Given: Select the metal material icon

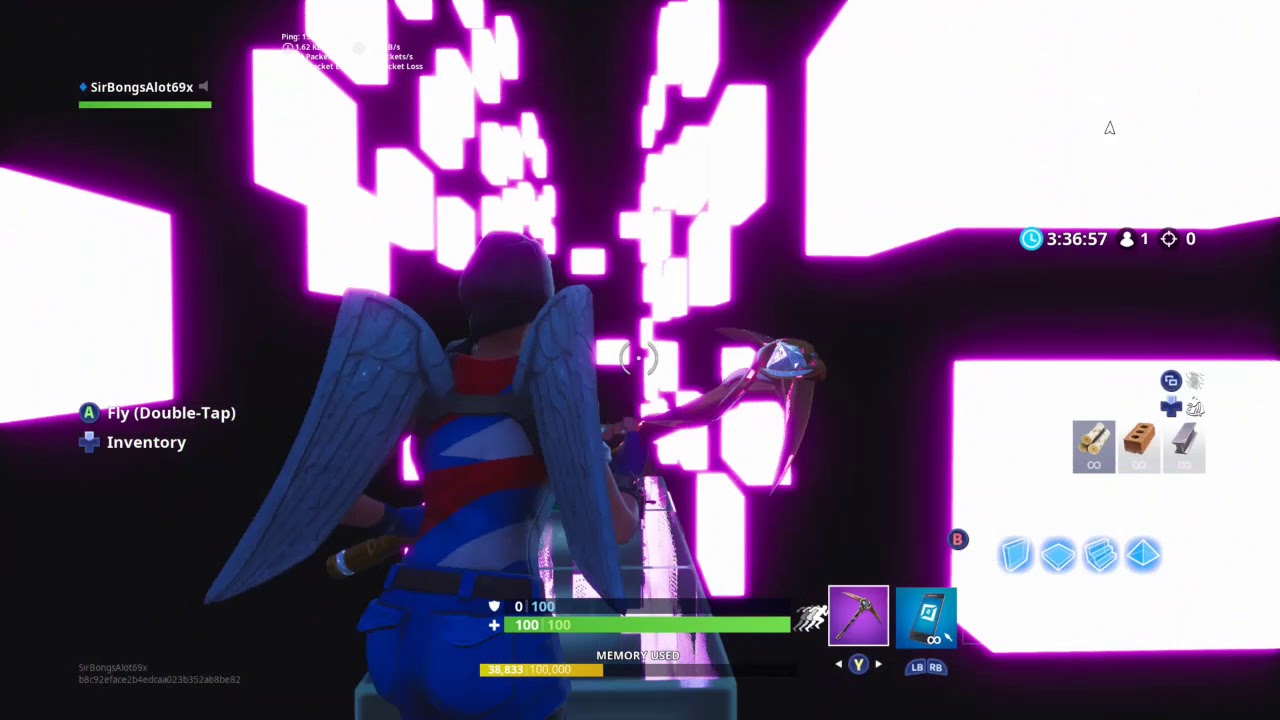Looking at the screenshot, I should point(1184,446).
